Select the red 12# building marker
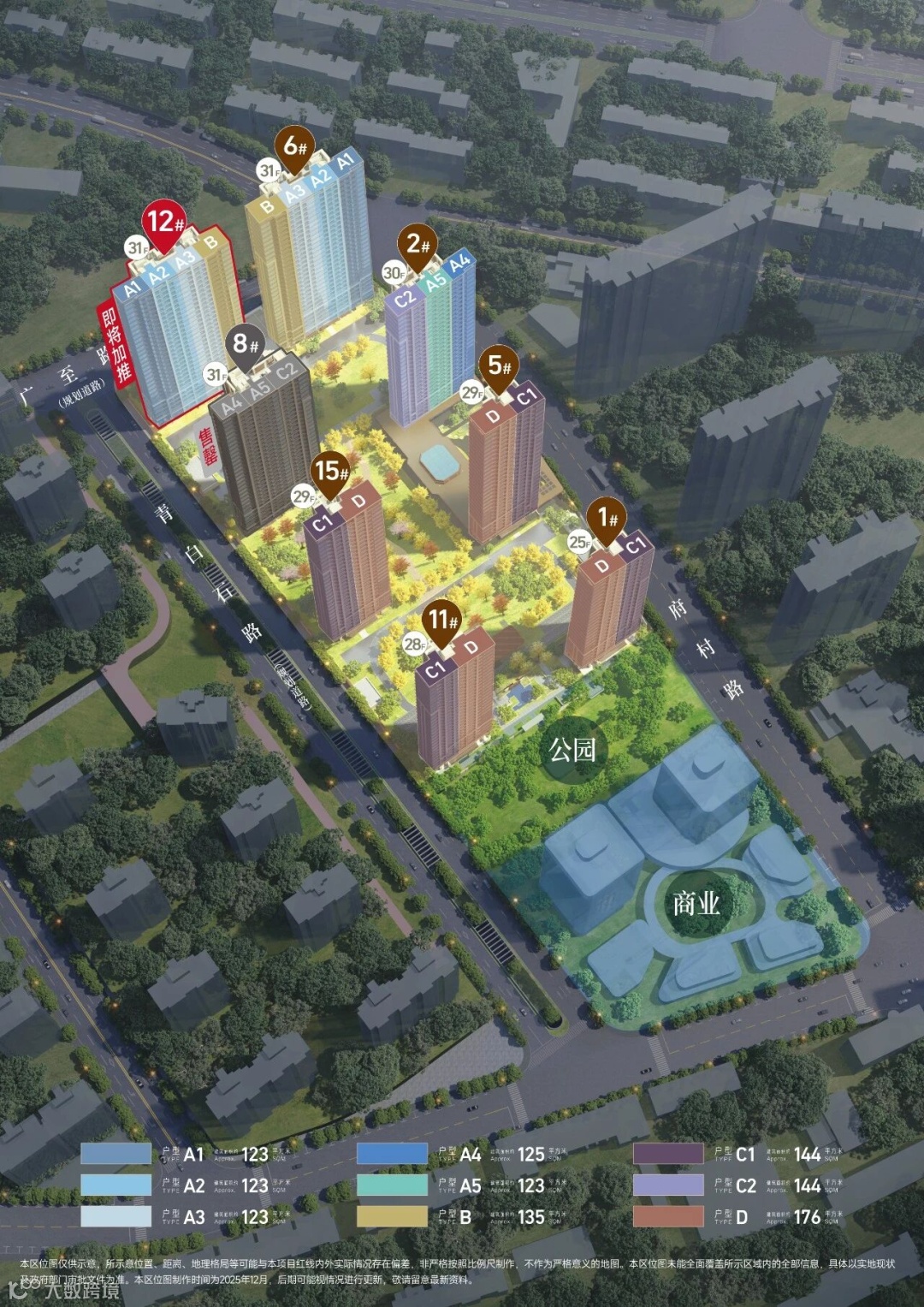The image size is (924, 1307). pyautogui.click(x=164, y=223)
